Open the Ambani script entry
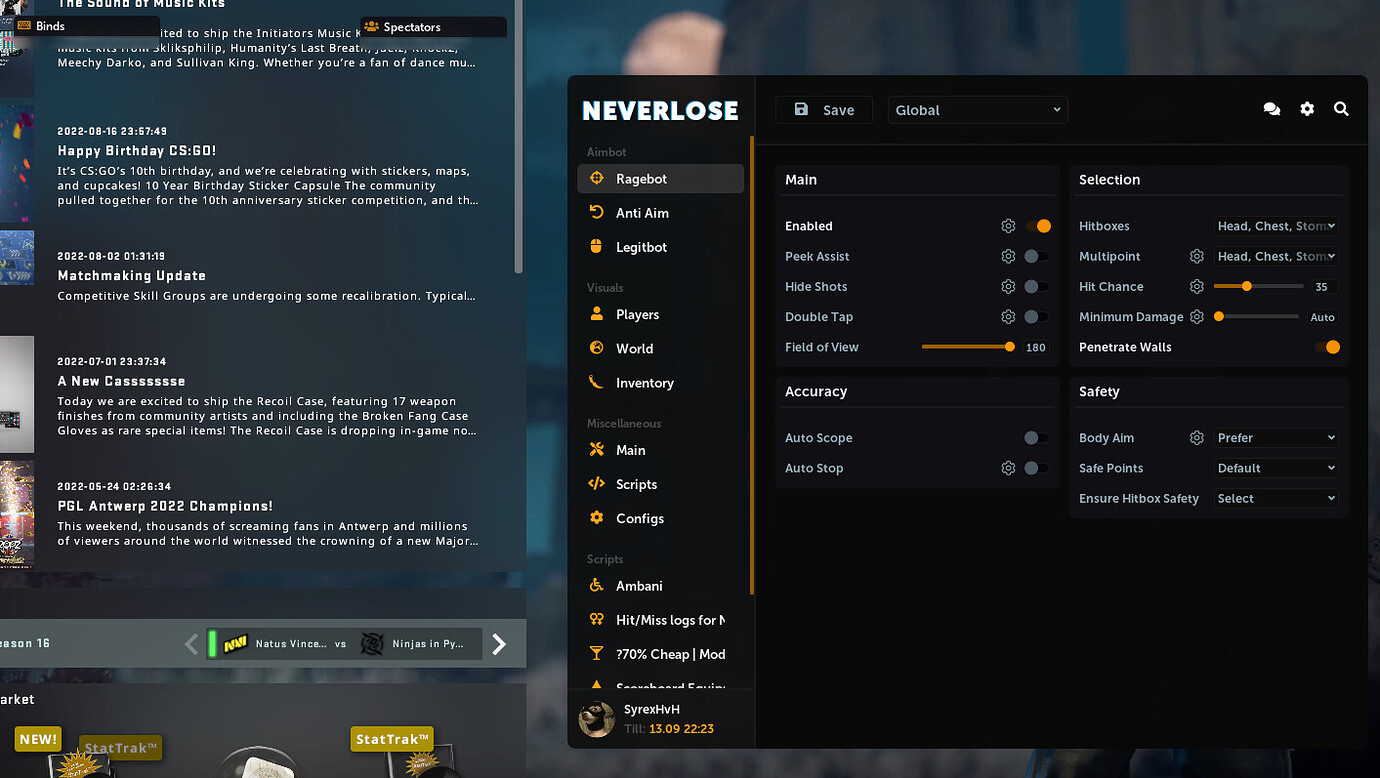The image size is (1380, 778). click(638, 585)
